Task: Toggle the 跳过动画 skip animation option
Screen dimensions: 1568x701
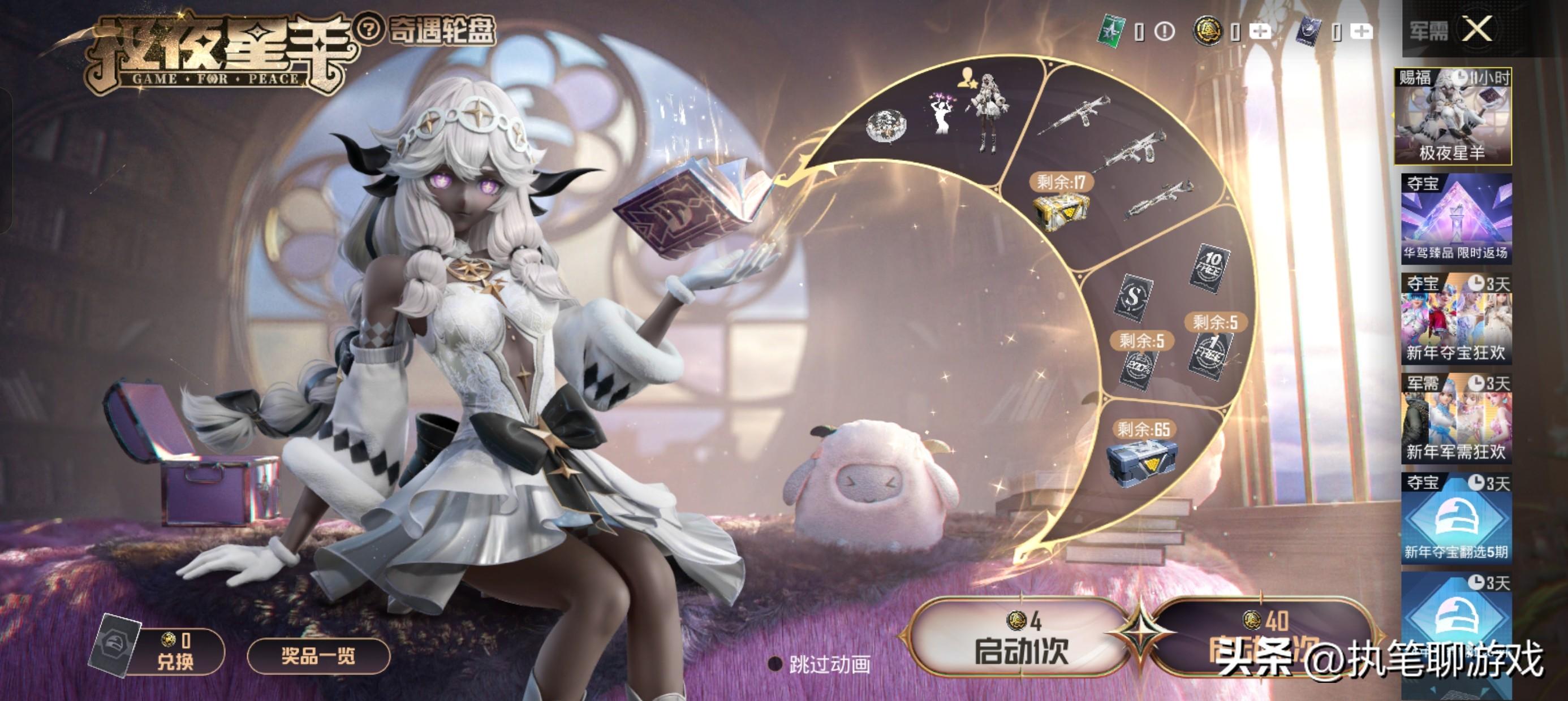Action: tap(776, 664)
